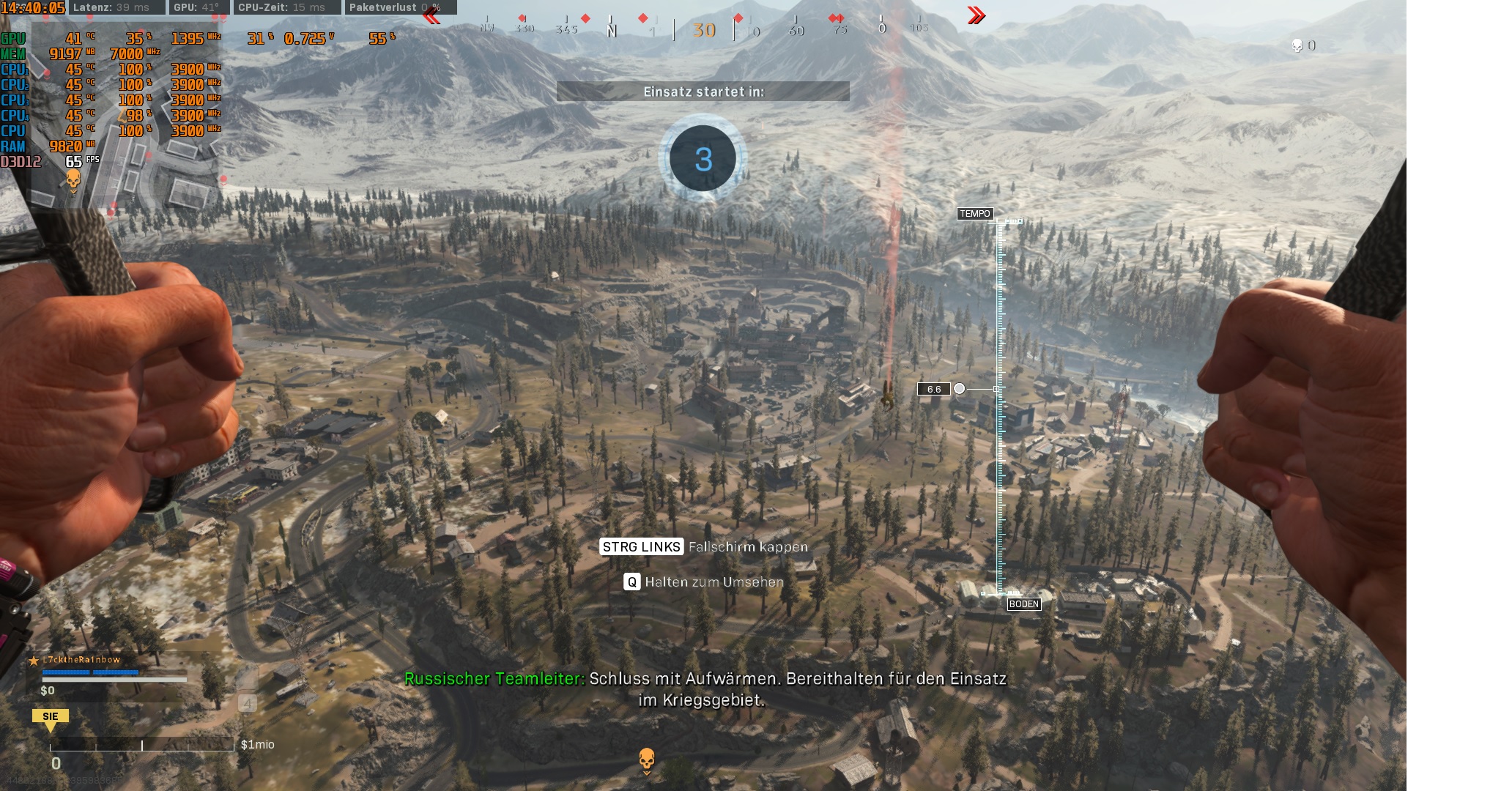The width and height of the screenshot is (1512, 791).
Task: Click the N marker on the compass bar
Action: [x=610, y=29]
